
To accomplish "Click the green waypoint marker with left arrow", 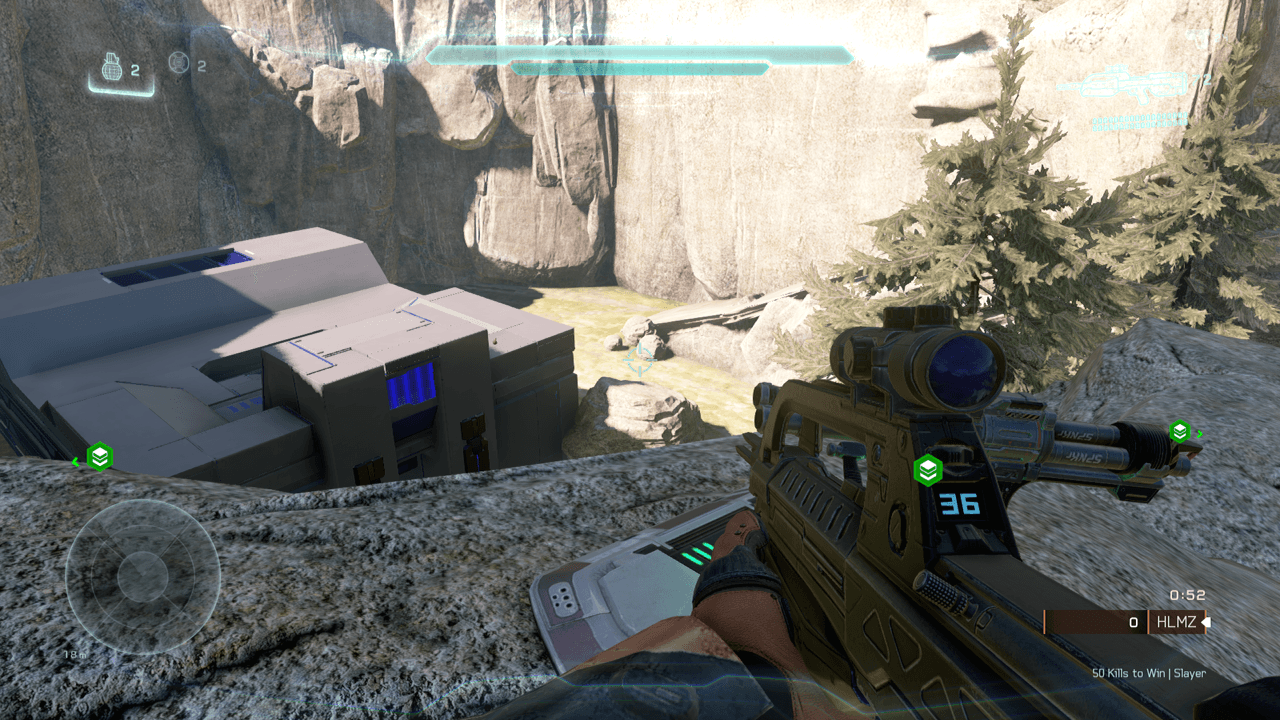I will point(98,457).
